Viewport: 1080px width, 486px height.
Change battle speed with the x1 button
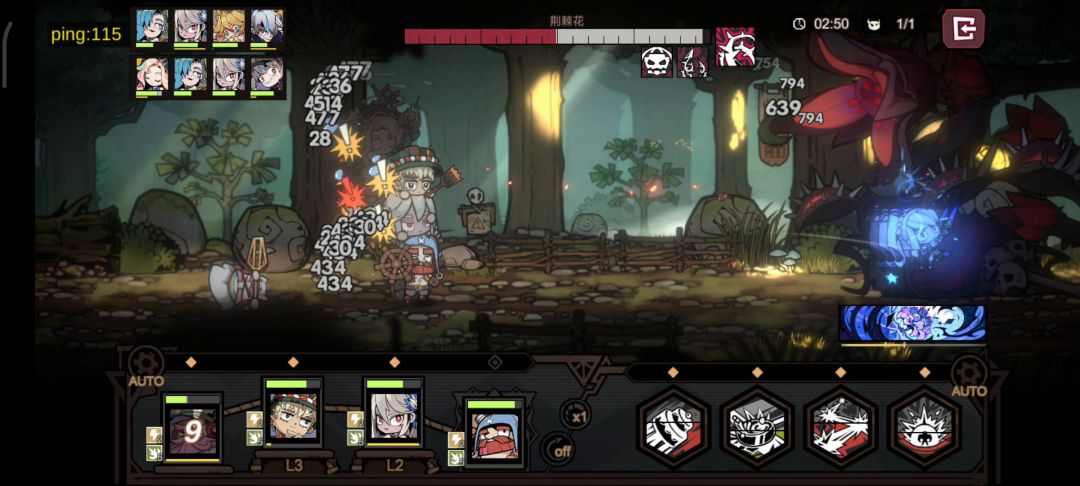[x=574, y=413]
